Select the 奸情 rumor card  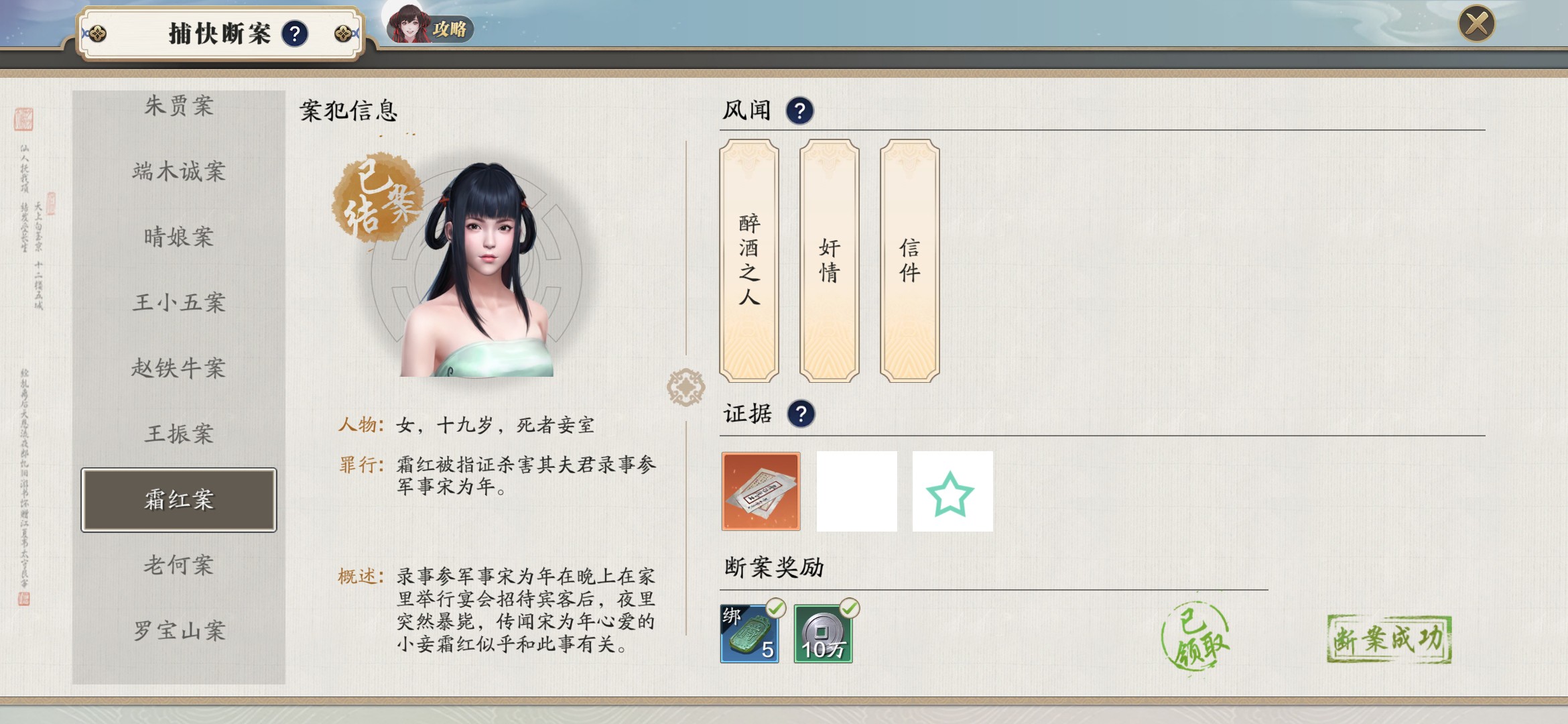tap(830, 260)
